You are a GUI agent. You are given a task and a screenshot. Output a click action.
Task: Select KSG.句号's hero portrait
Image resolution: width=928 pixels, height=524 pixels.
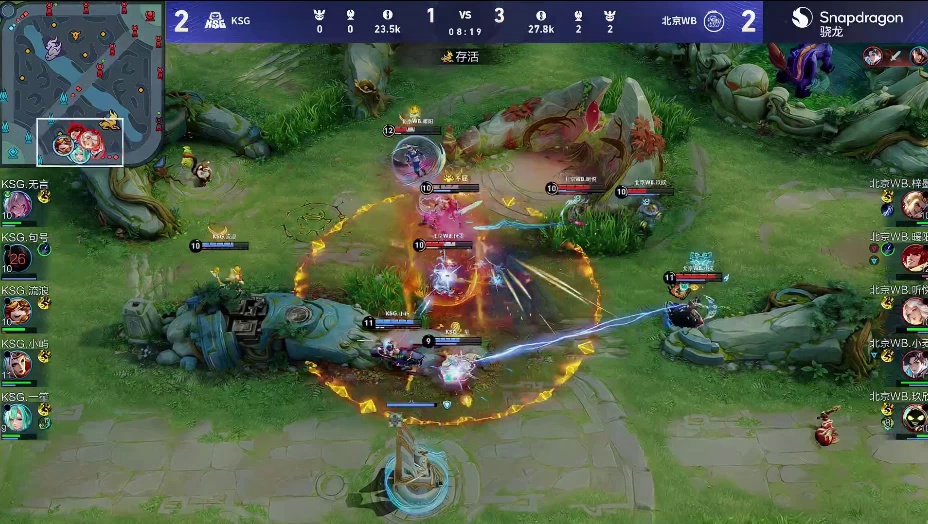tap(16, 258)
